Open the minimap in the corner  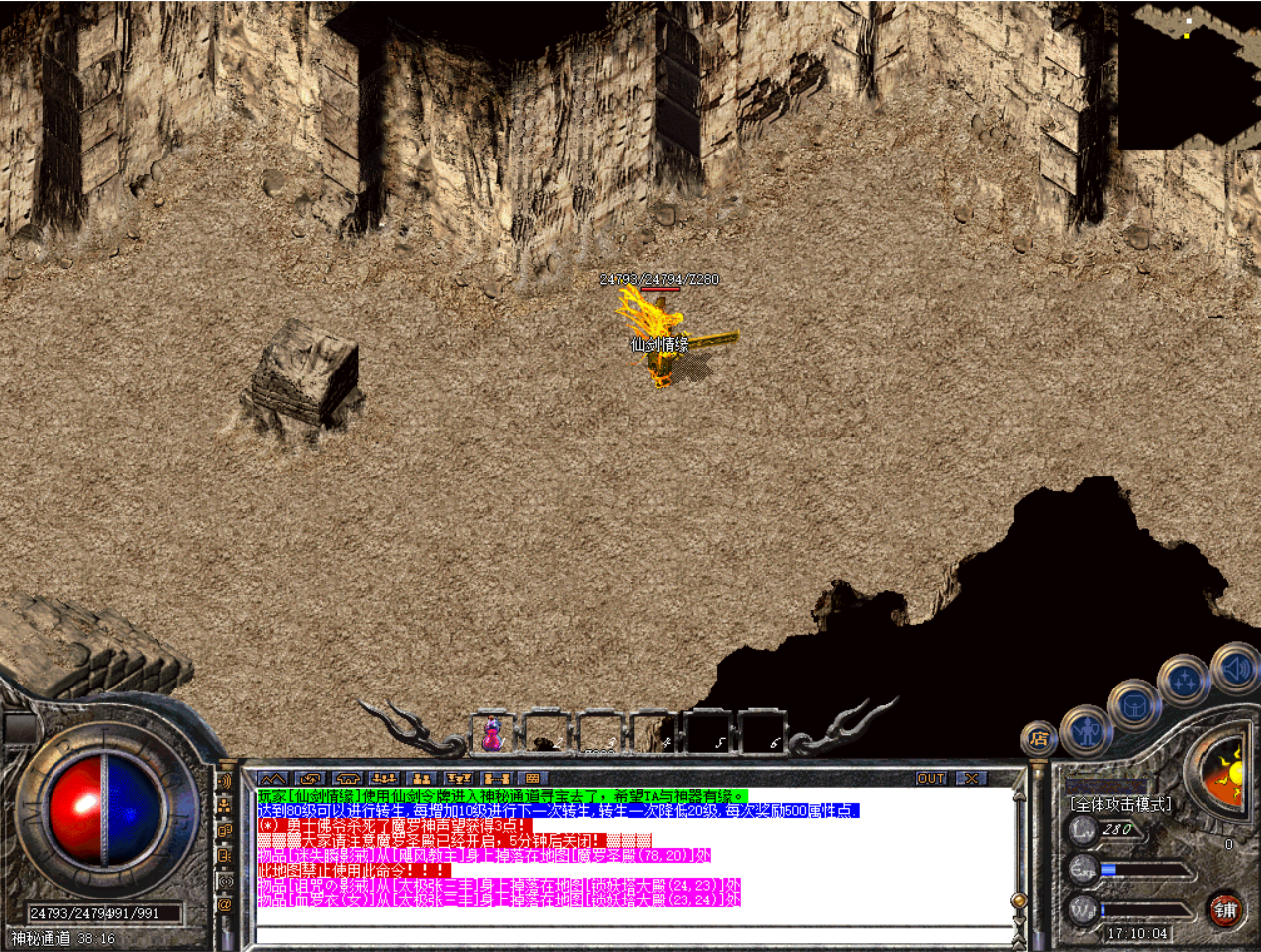pos(1189,74)
